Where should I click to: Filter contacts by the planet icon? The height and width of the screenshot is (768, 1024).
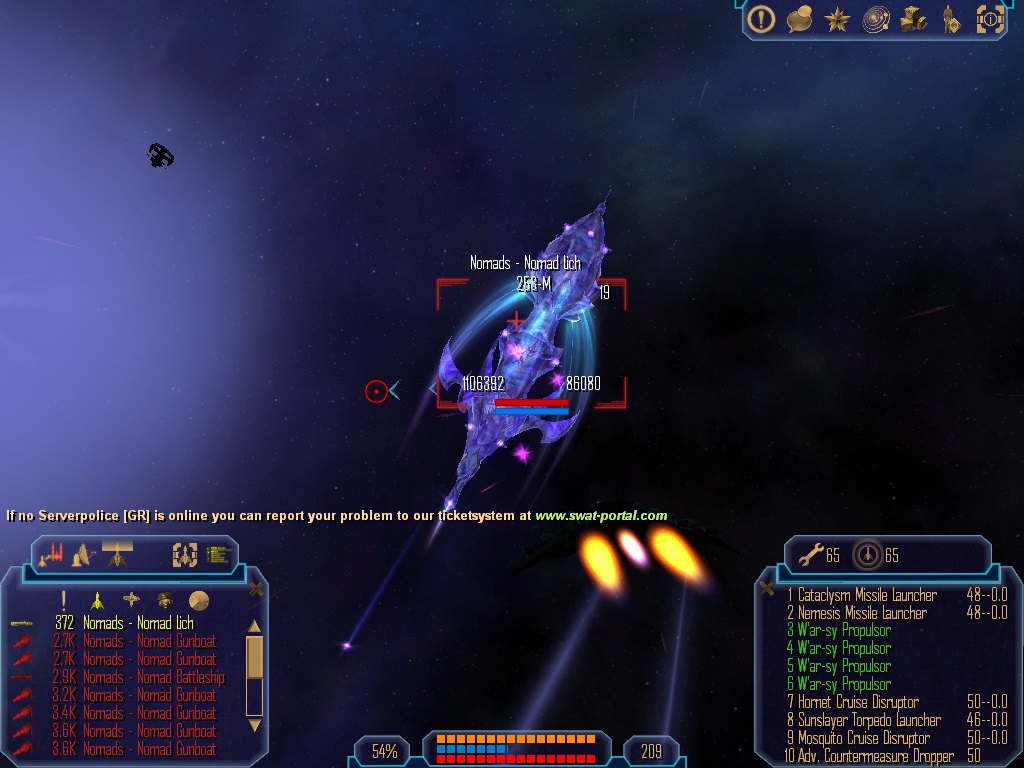pos(198,600)
